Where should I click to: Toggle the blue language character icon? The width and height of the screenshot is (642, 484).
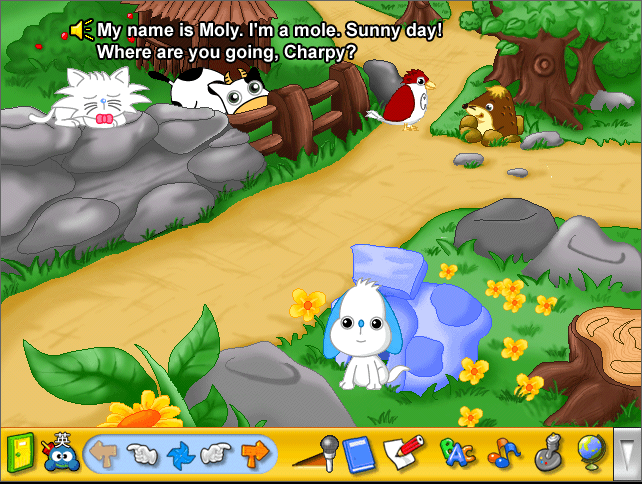(x=60, y=452)
